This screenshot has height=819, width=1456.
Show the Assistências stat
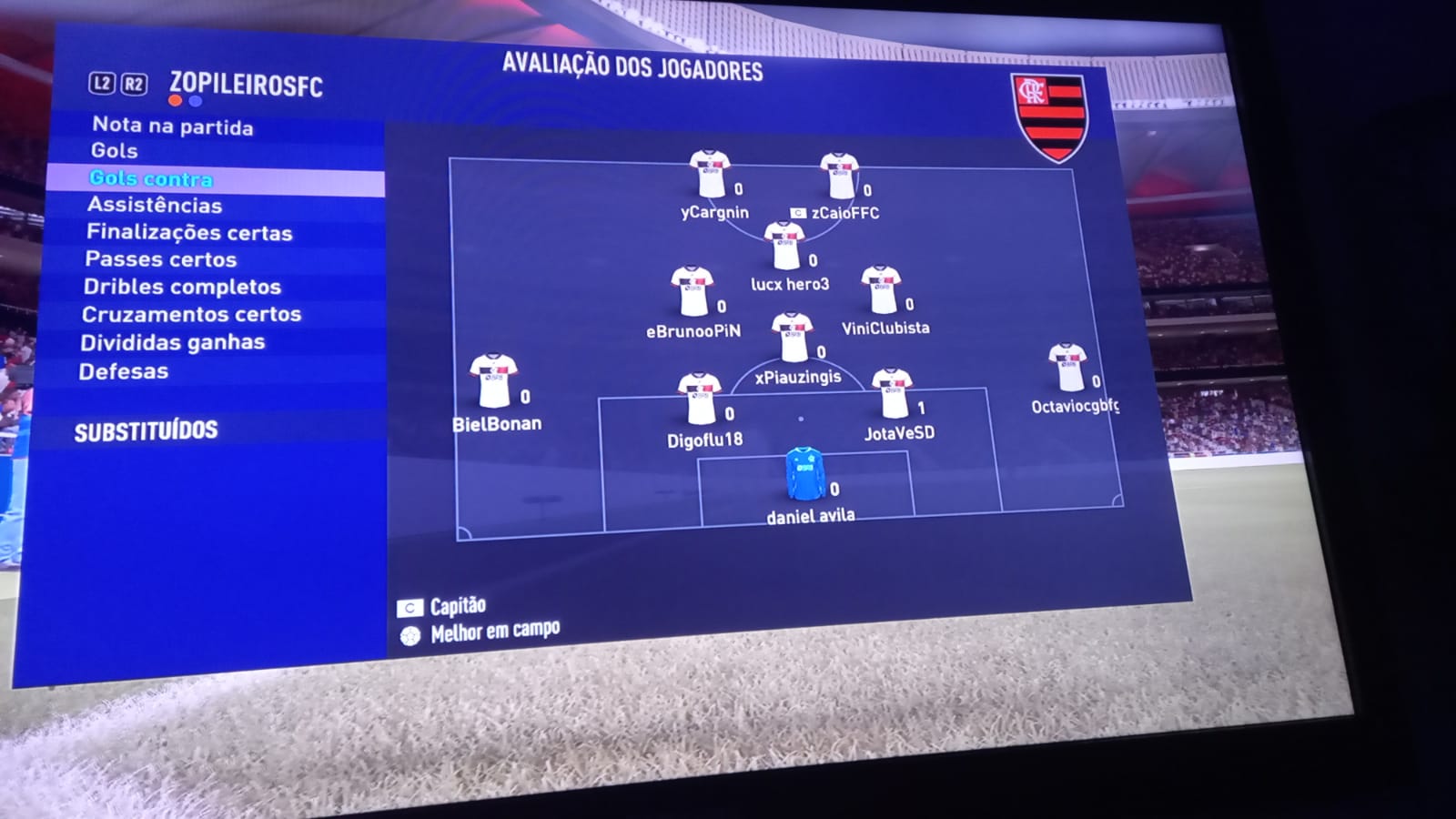click(155, 205)
